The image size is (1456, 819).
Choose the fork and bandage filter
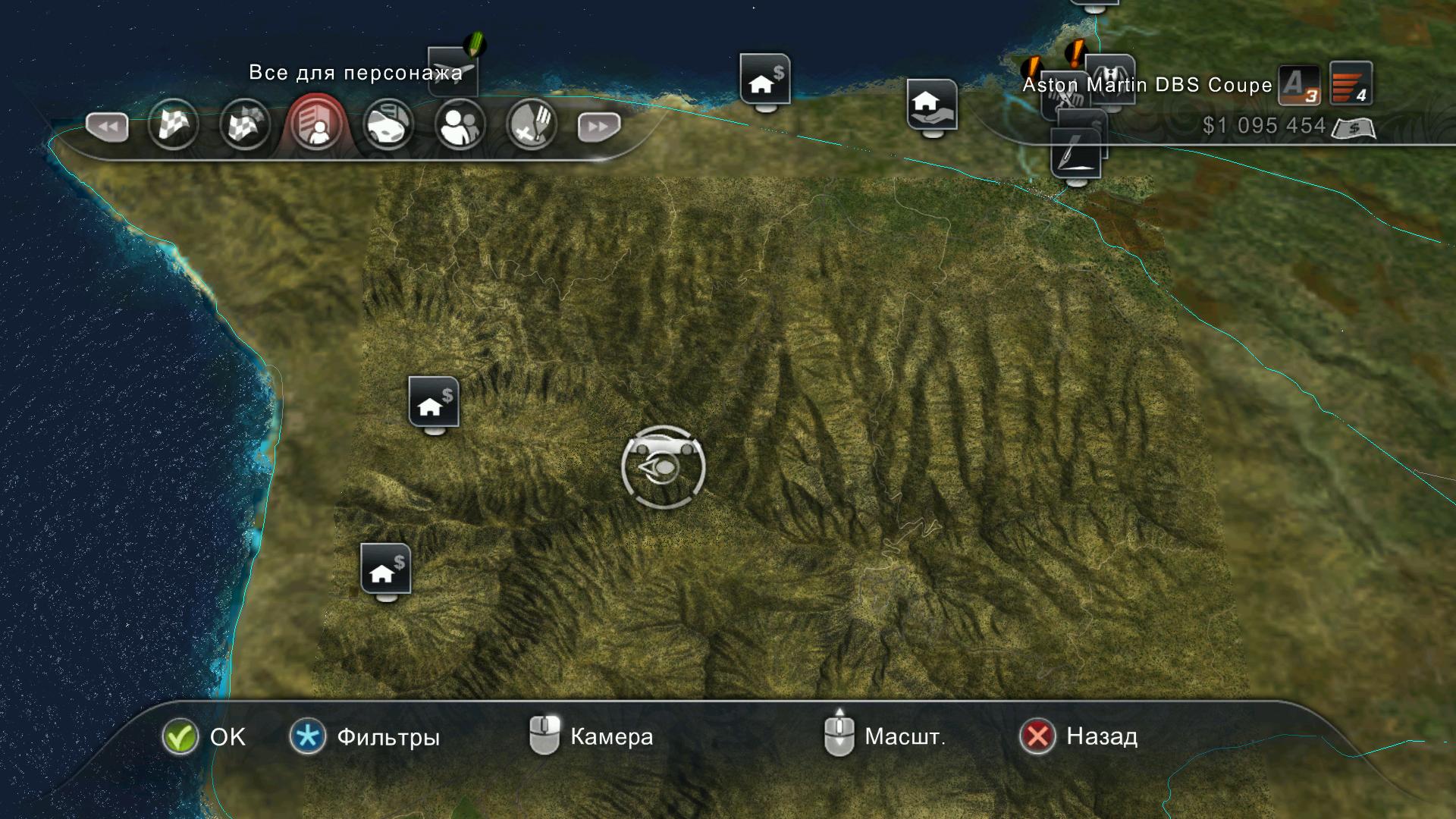tap(531, 125)
